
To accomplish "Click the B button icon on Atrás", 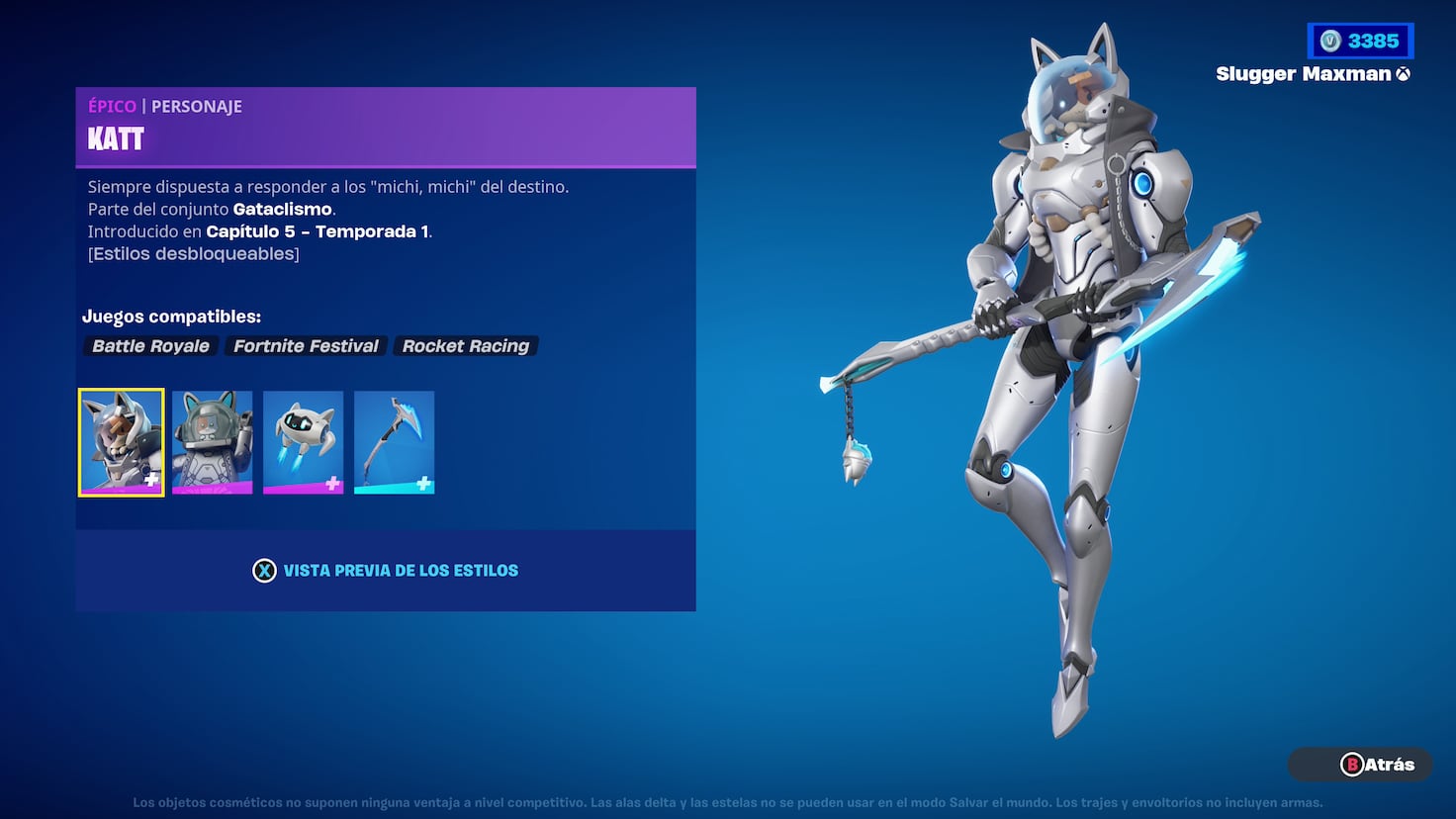I will [x=1353, y=765].
